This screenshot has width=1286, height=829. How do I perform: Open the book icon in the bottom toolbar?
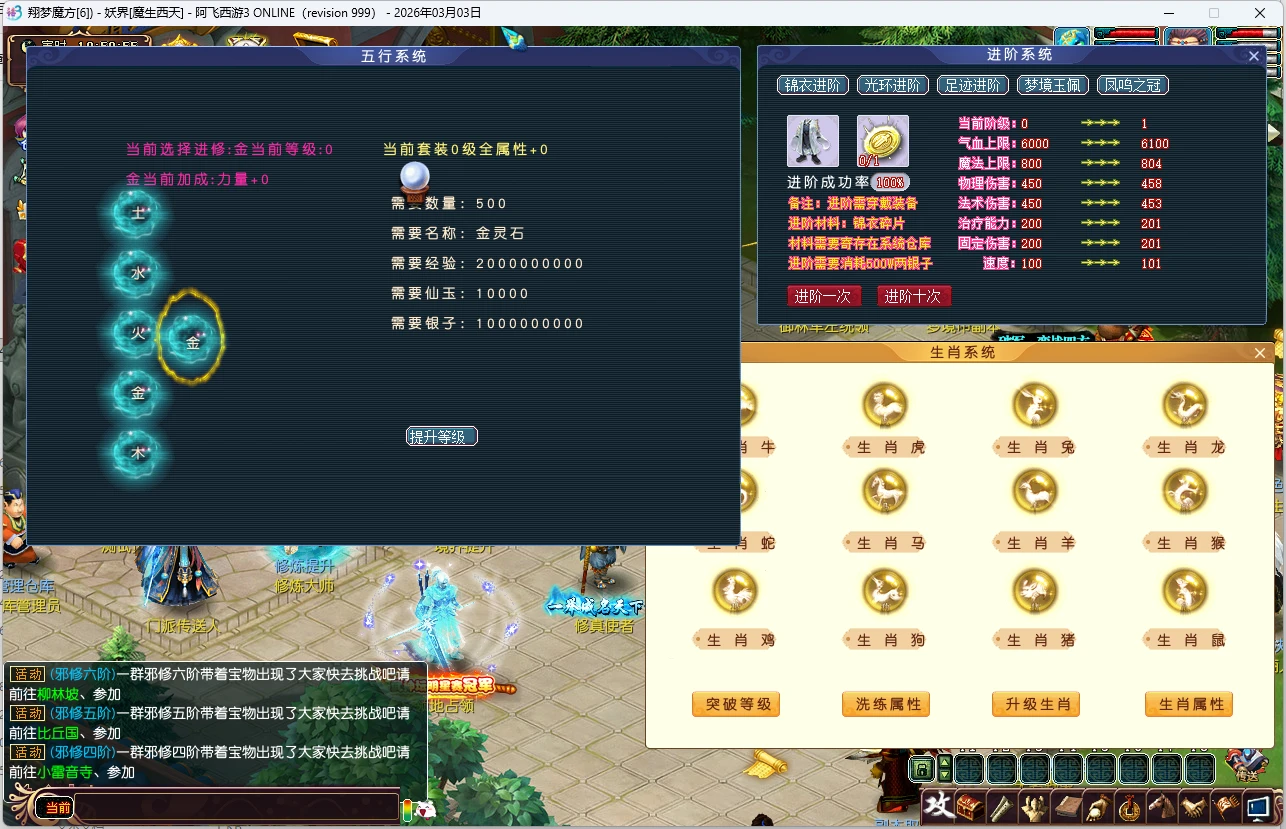(1067, 807)
